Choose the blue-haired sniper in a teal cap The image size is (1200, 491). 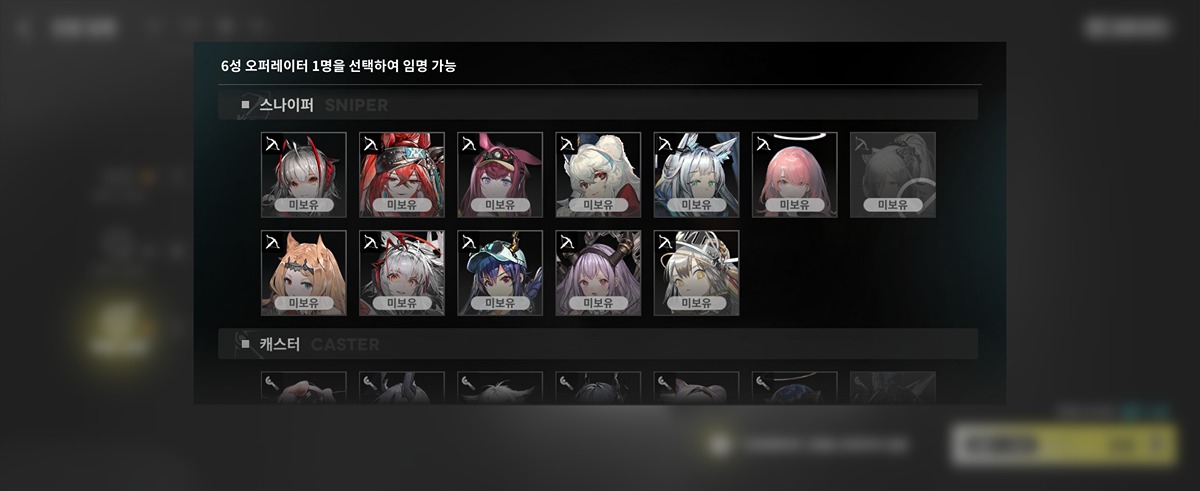pyautogui.click(x=499, y=272)
